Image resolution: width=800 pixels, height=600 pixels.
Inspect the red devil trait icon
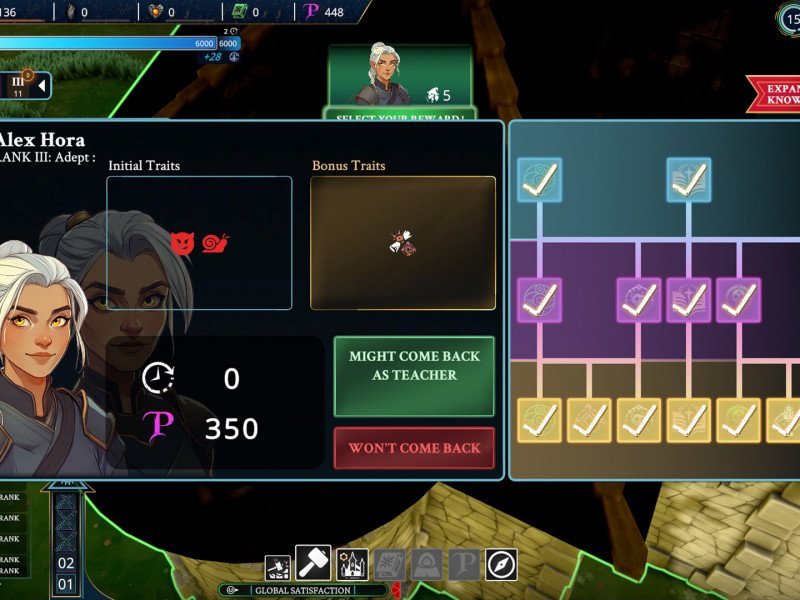[182, 242]
